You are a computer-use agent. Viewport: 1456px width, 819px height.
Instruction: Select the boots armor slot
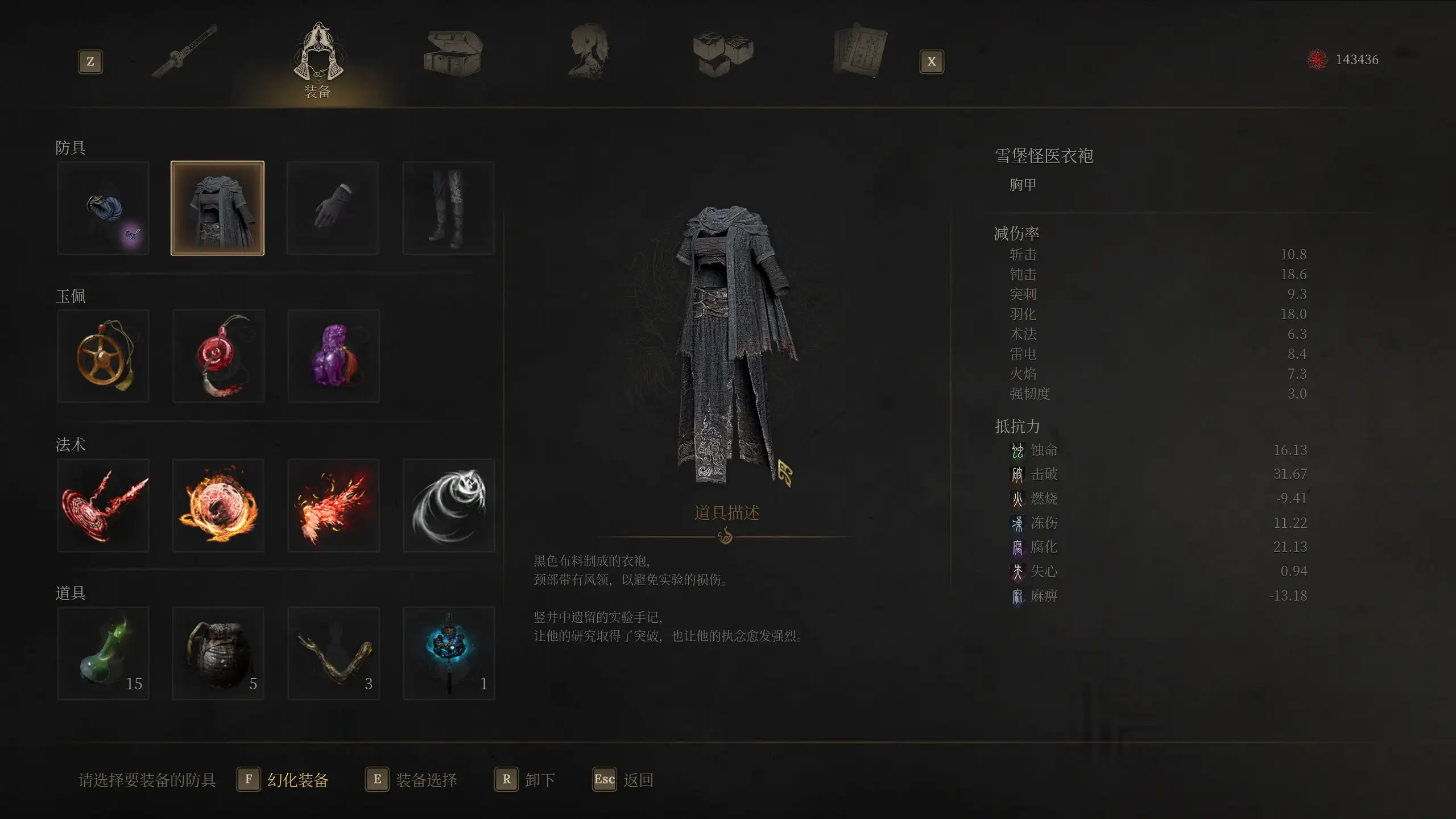448,208
